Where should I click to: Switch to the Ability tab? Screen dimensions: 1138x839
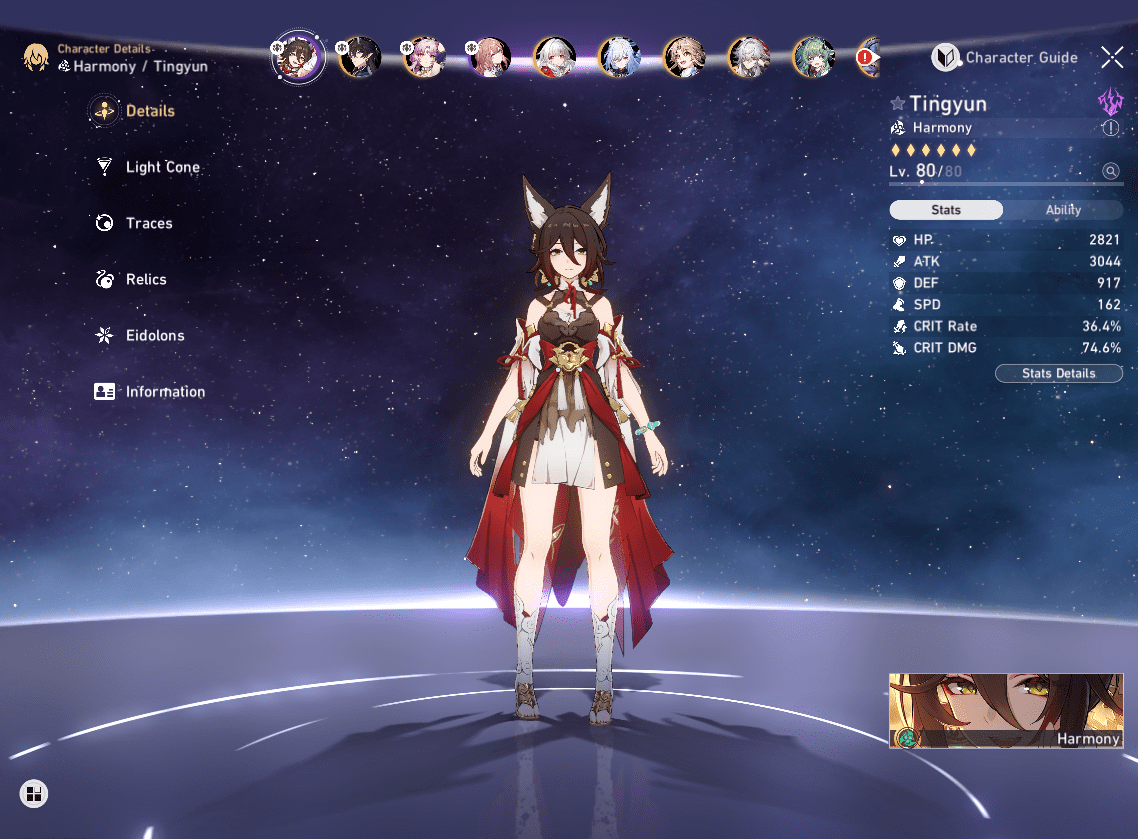coord(1063,210)
